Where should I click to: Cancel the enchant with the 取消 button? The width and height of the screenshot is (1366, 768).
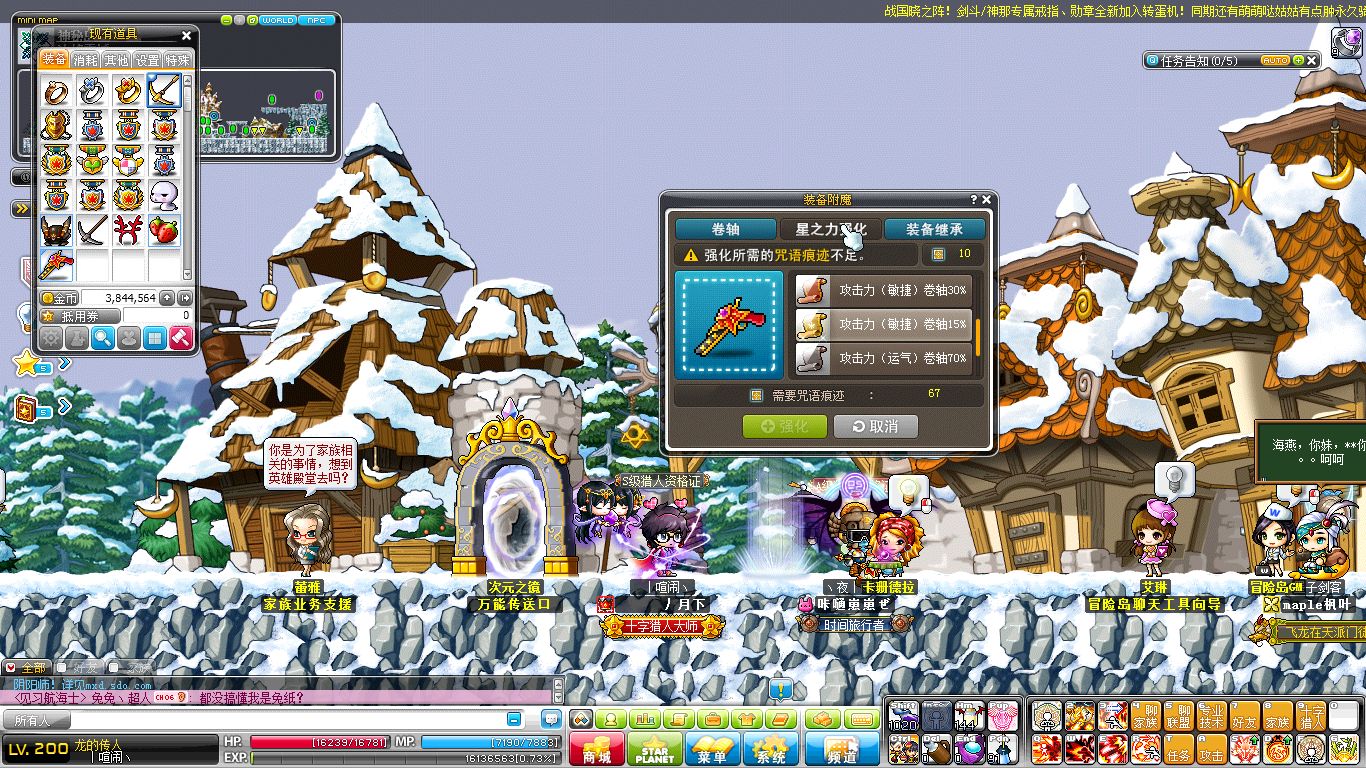(x=875, y=426)
